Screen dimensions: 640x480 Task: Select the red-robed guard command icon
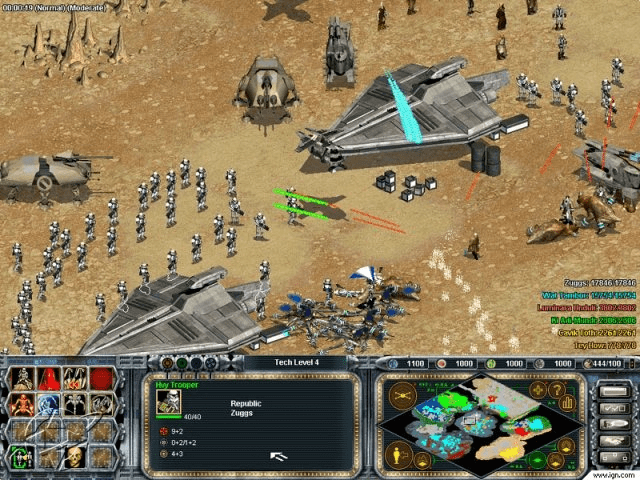coord(47,379)
